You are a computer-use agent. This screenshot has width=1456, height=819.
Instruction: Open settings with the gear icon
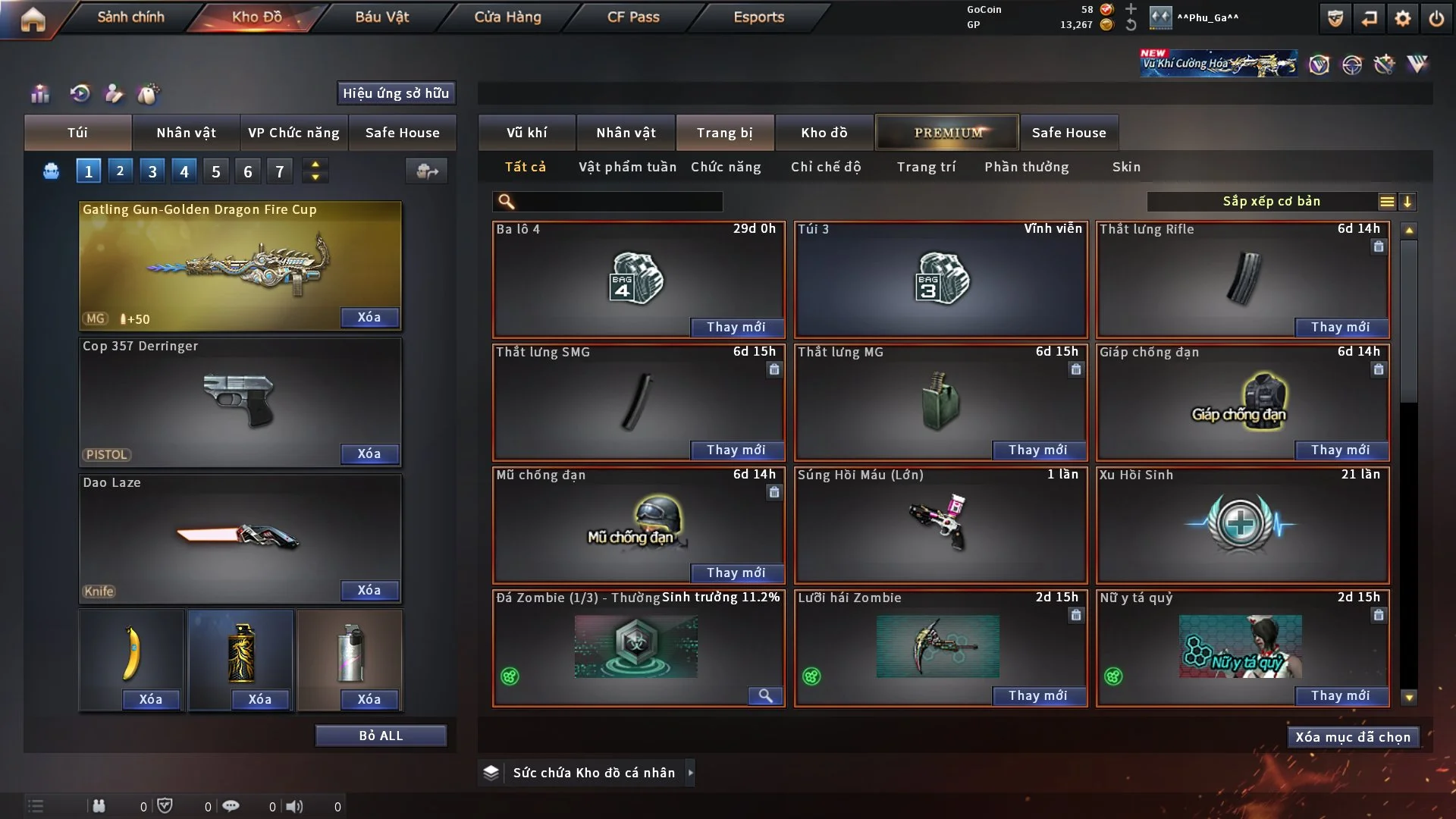click(x=1403, y=18)
